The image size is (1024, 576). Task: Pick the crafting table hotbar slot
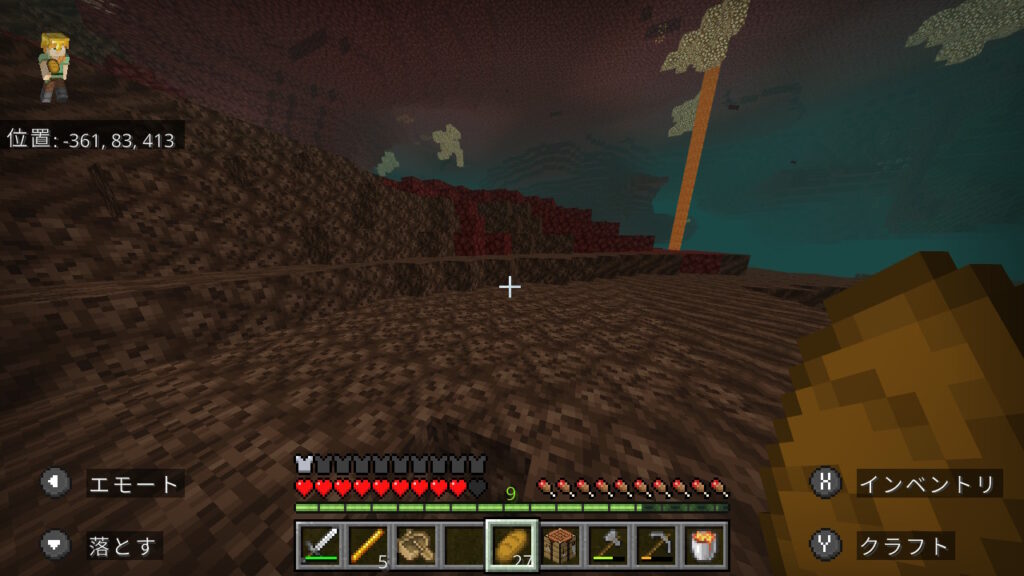[560, 546]
